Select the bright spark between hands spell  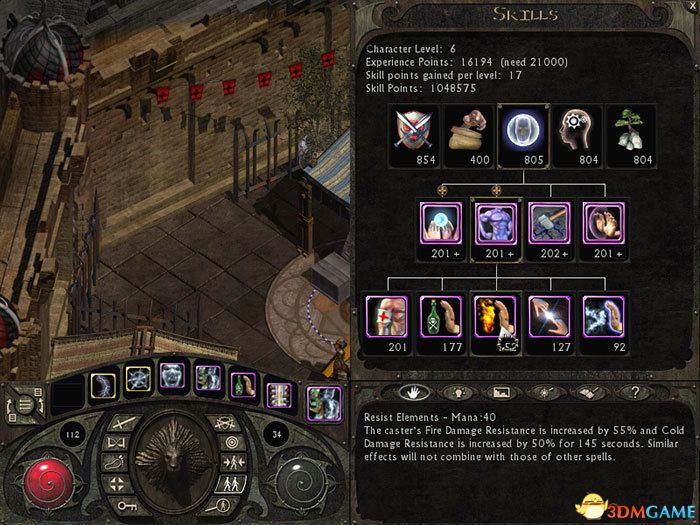tap(549, 318)
